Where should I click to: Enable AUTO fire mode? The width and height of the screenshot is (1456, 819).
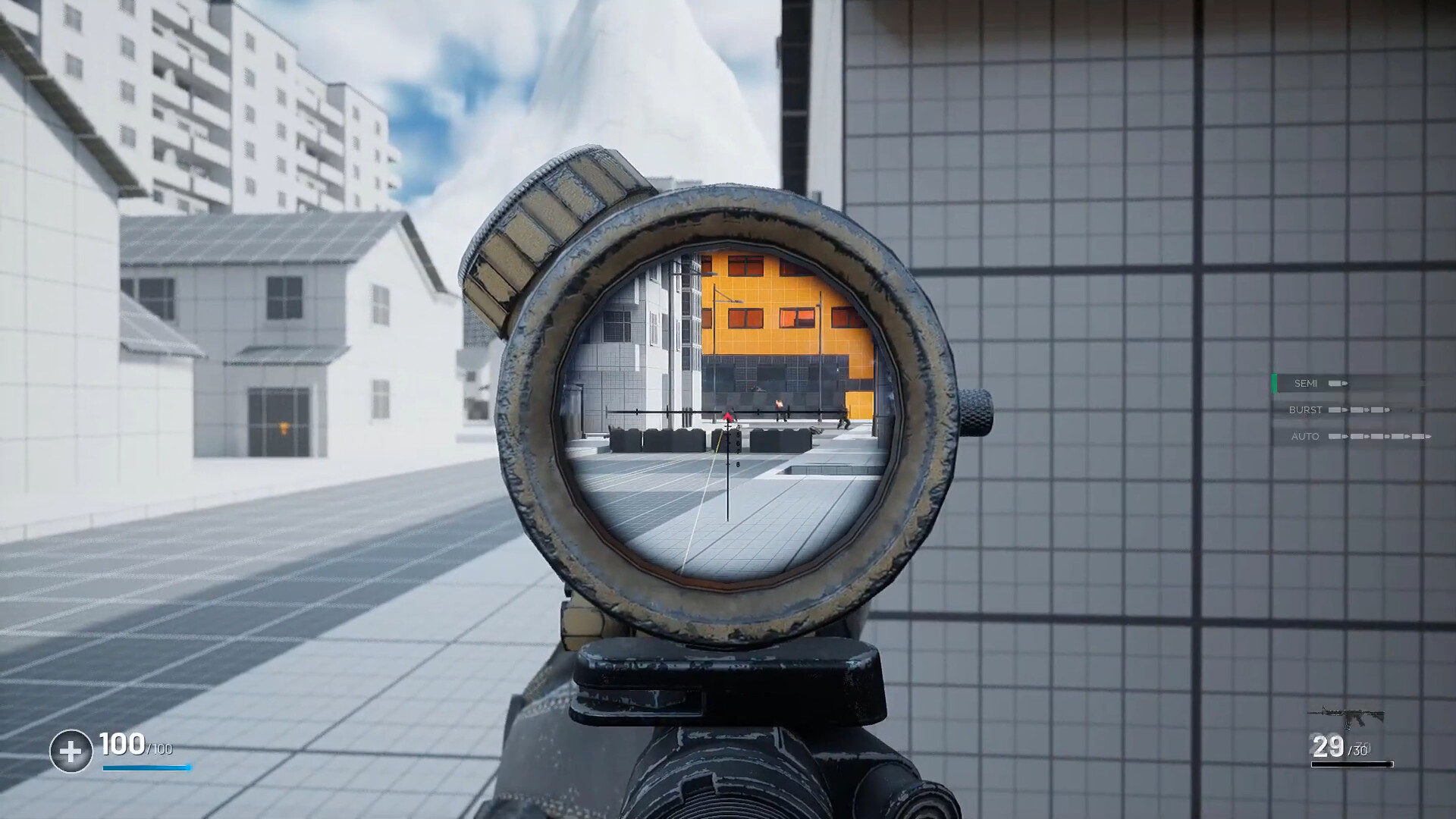(x=1305, y=437)
